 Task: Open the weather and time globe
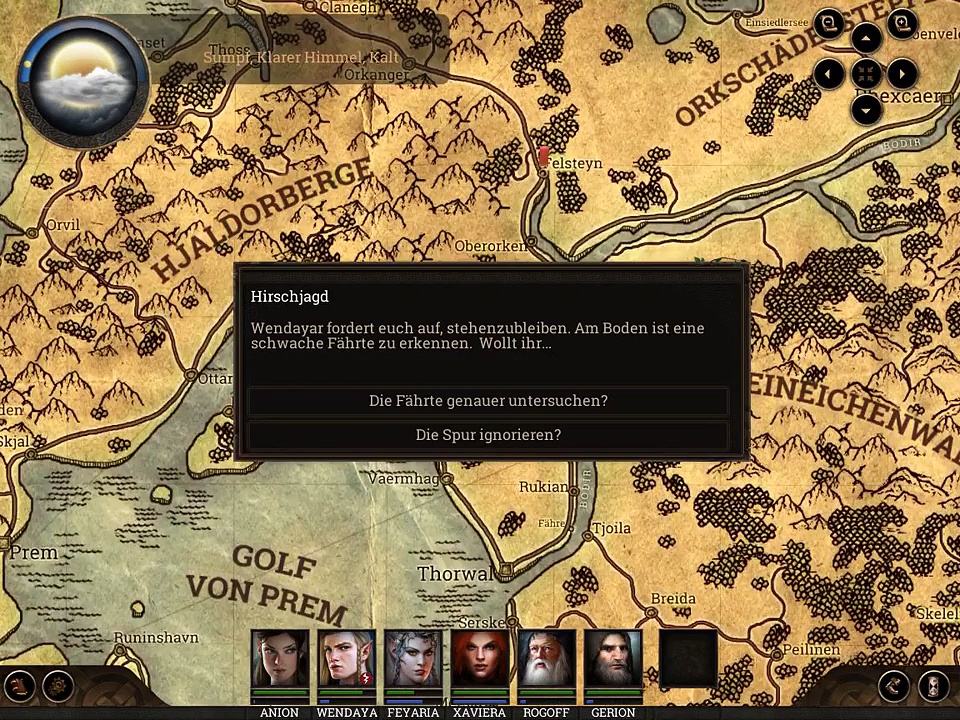[83, 80]
